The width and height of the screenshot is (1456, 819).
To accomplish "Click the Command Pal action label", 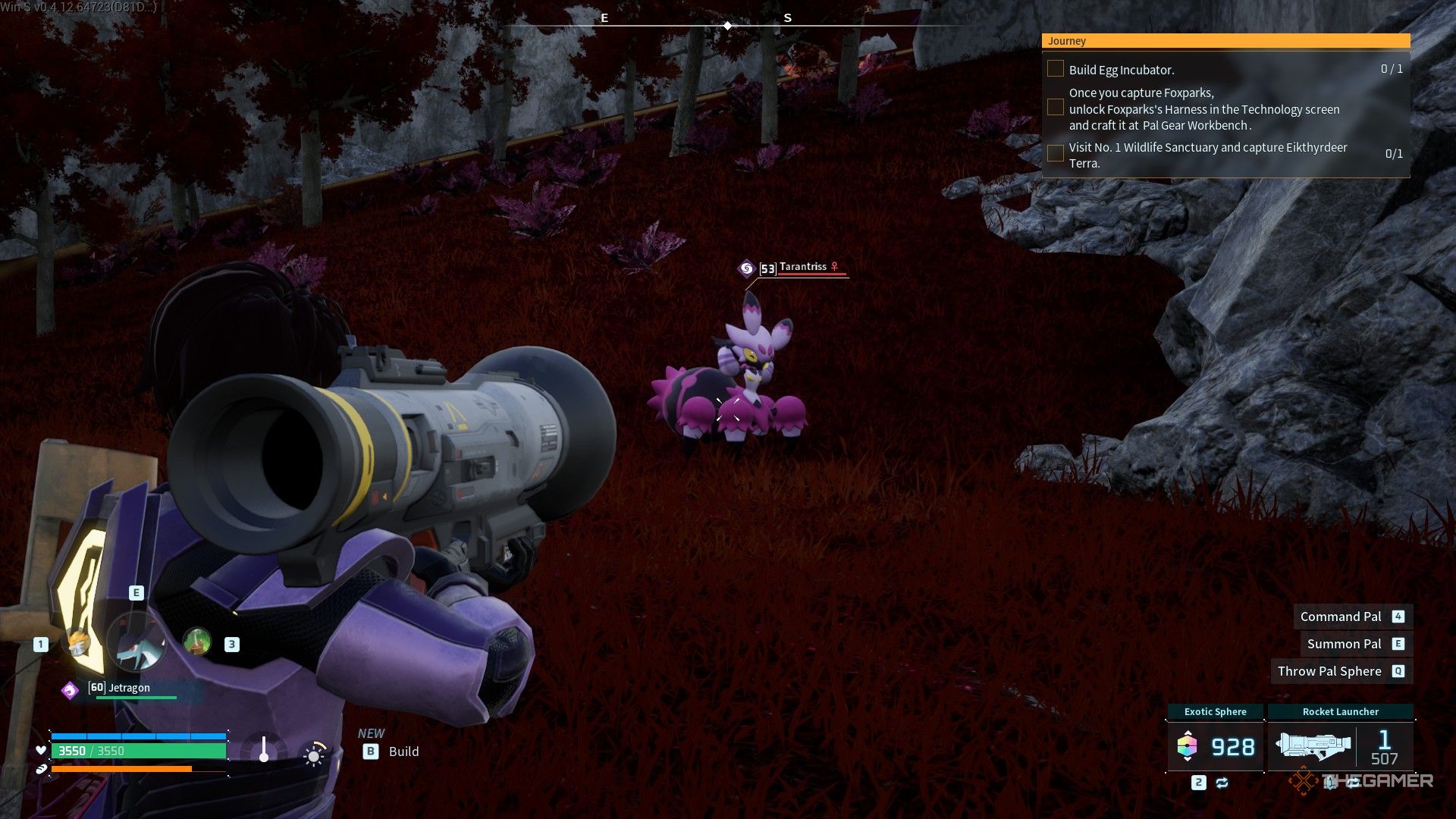I will click(1341, 617).
